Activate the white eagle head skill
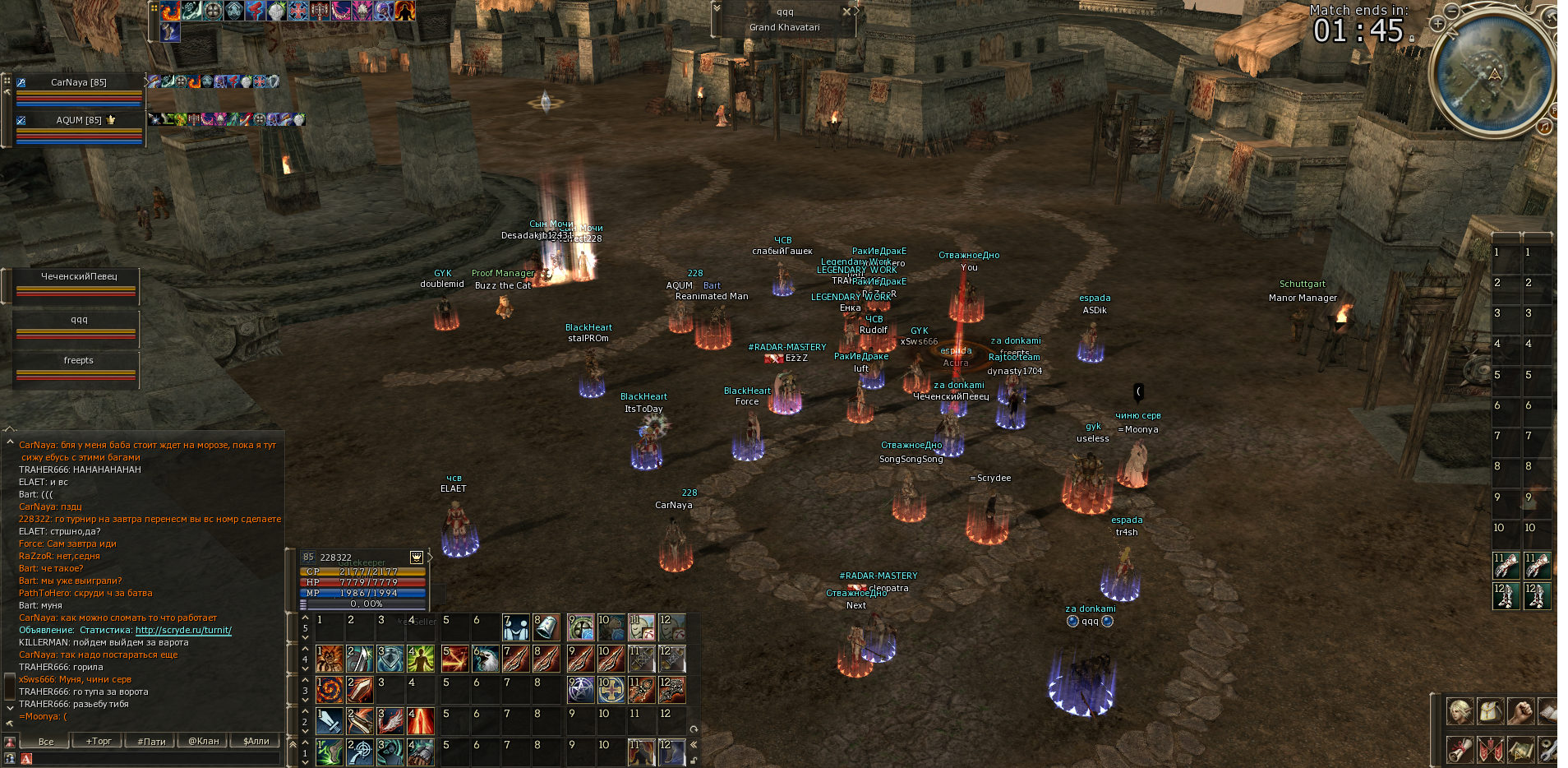Viewport: 1568px width, 768px height. pyautogui.click(x=486, y=659)
